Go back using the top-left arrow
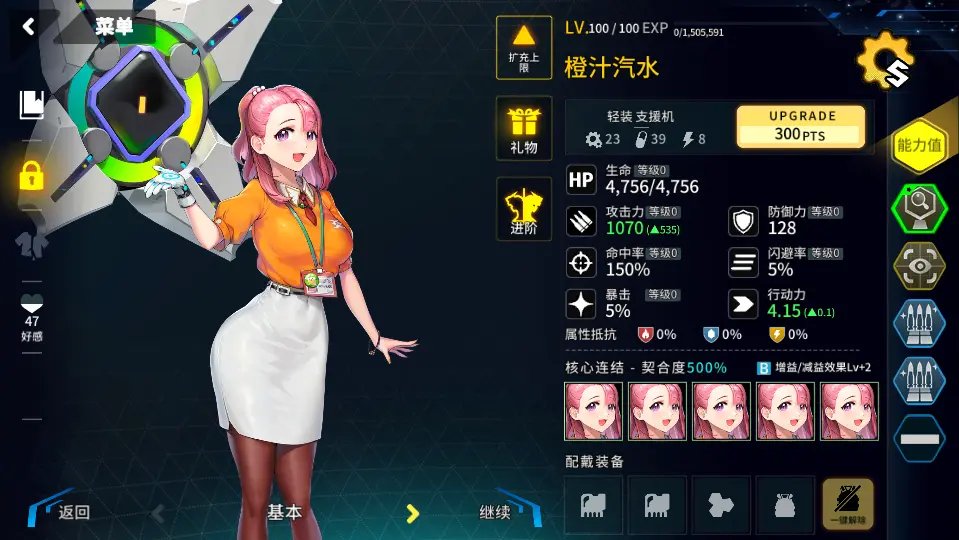 (x=28, y=27)
